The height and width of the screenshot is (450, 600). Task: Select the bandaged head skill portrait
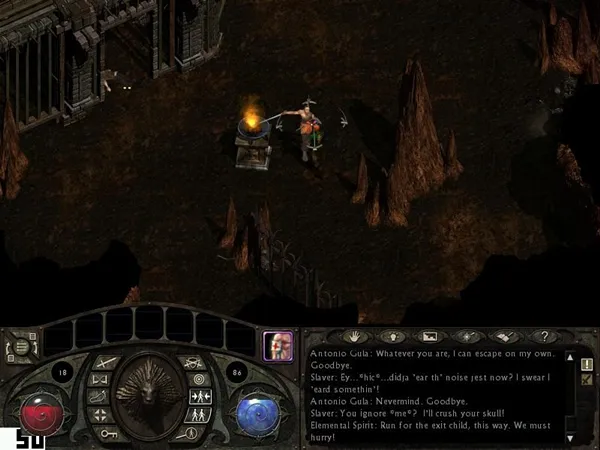tap(278, 346)
